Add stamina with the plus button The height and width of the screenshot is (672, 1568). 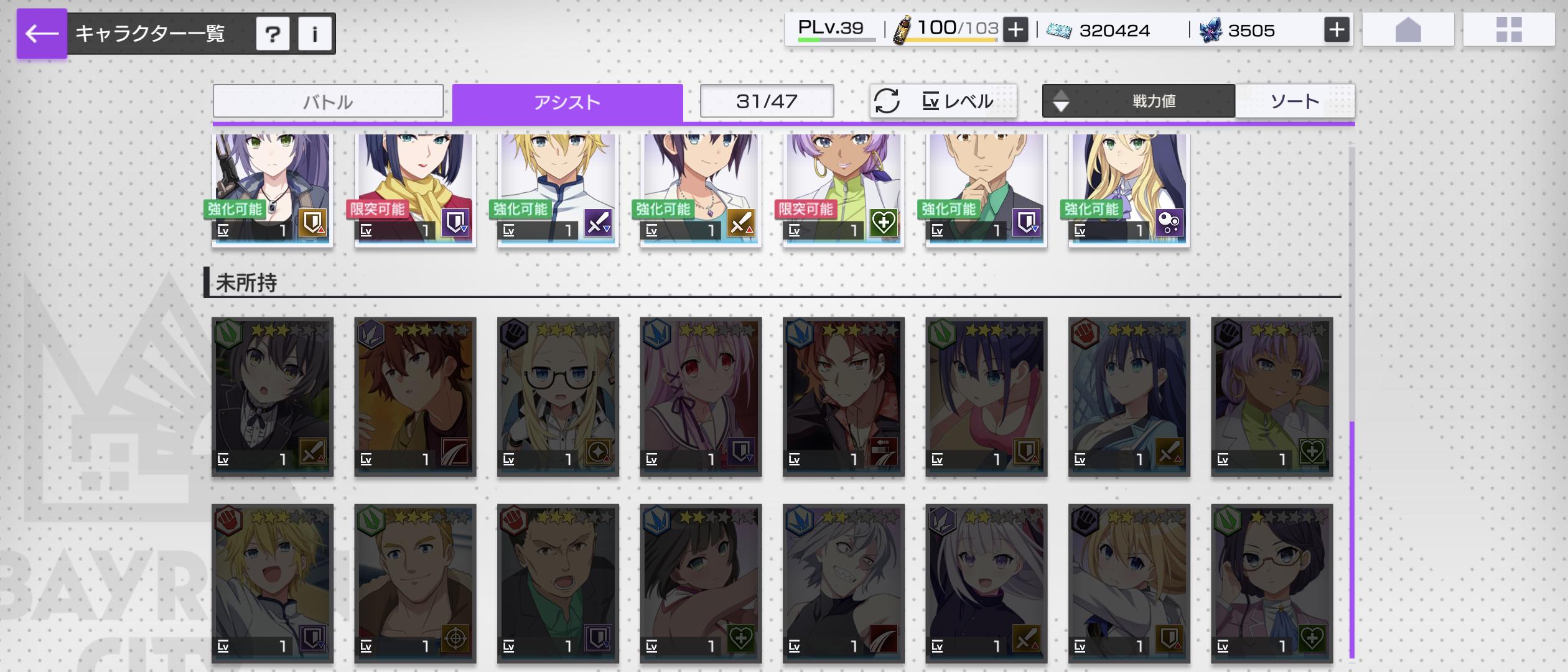1015,30
